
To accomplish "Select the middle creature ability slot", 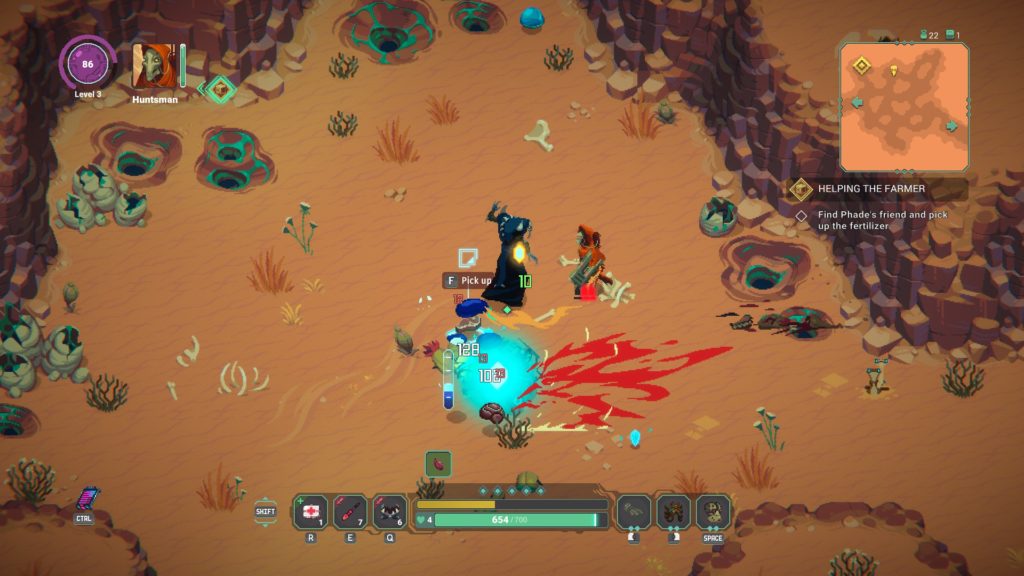I will click(674, 511).
